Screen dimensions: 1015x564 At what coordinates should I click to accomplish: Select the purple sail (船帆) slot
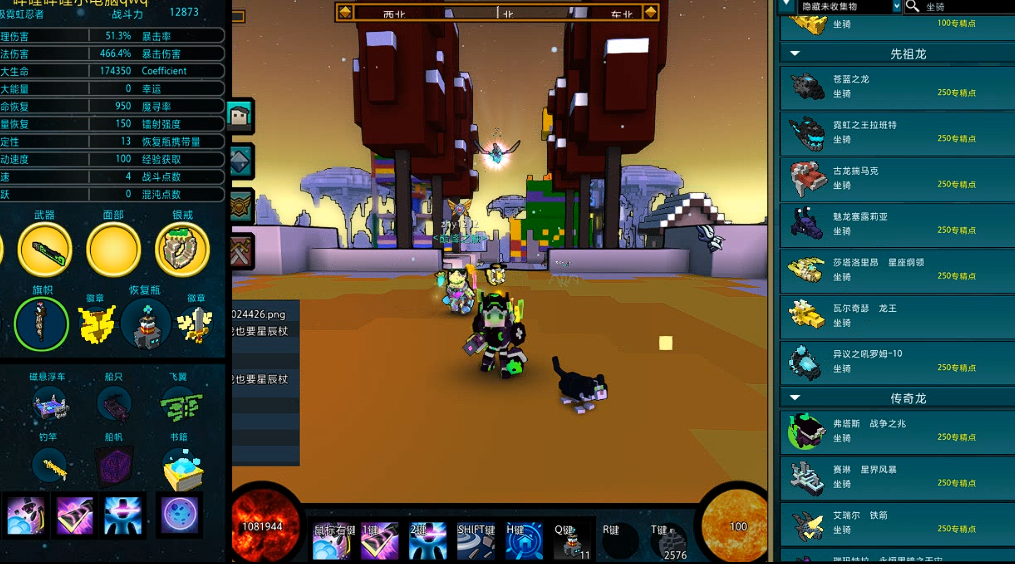coord(114,466)
